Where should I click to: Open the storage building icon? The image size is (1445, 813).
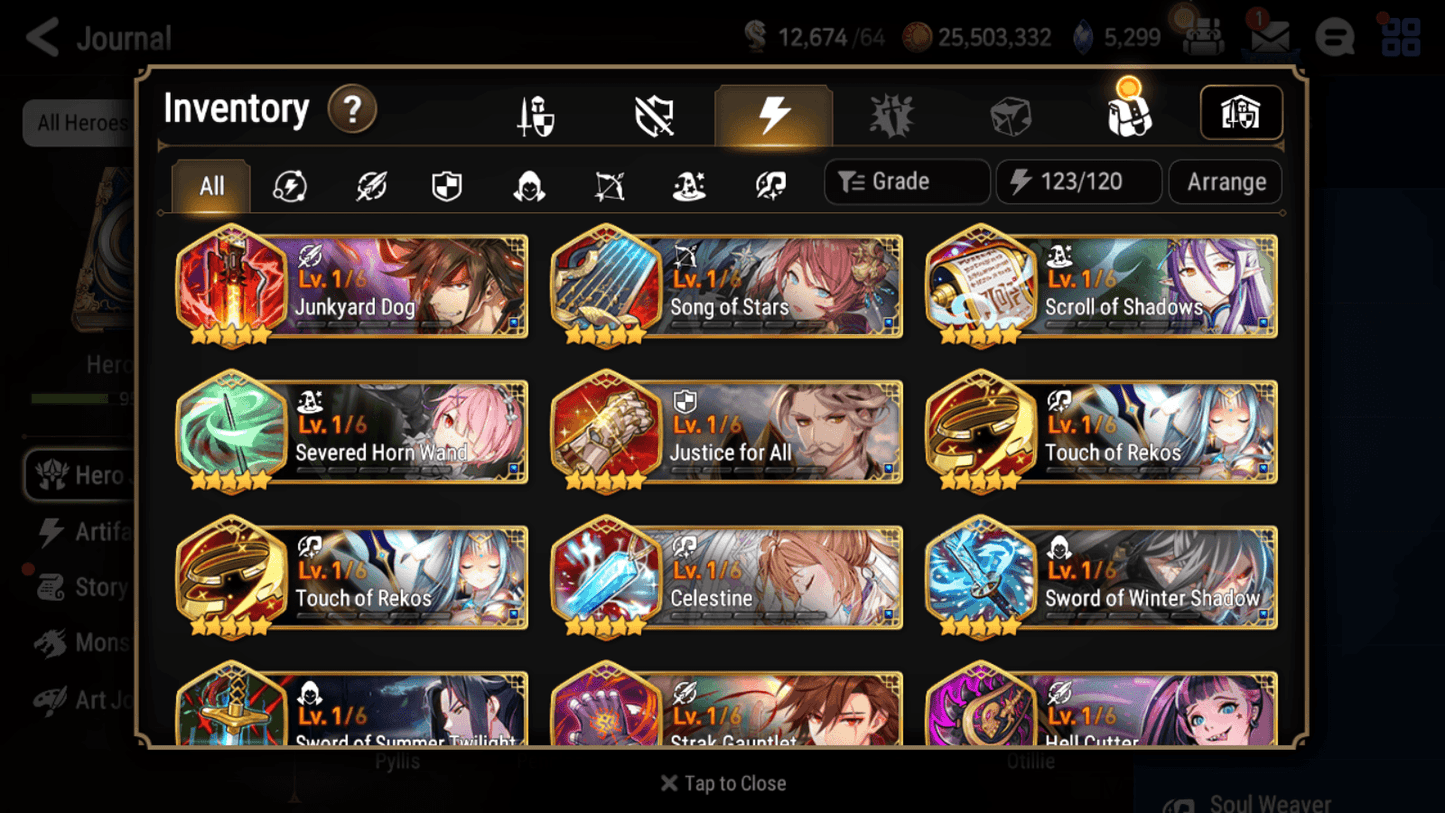pos(1241,113)
